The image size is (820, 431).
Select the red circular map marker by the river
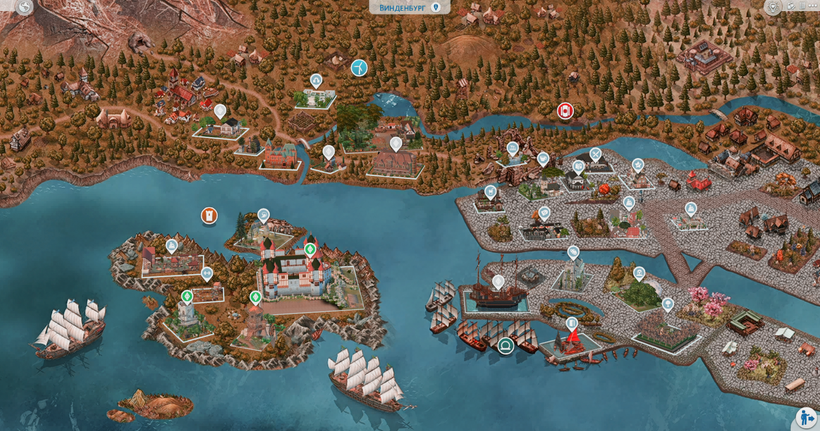tap(565, 110)
